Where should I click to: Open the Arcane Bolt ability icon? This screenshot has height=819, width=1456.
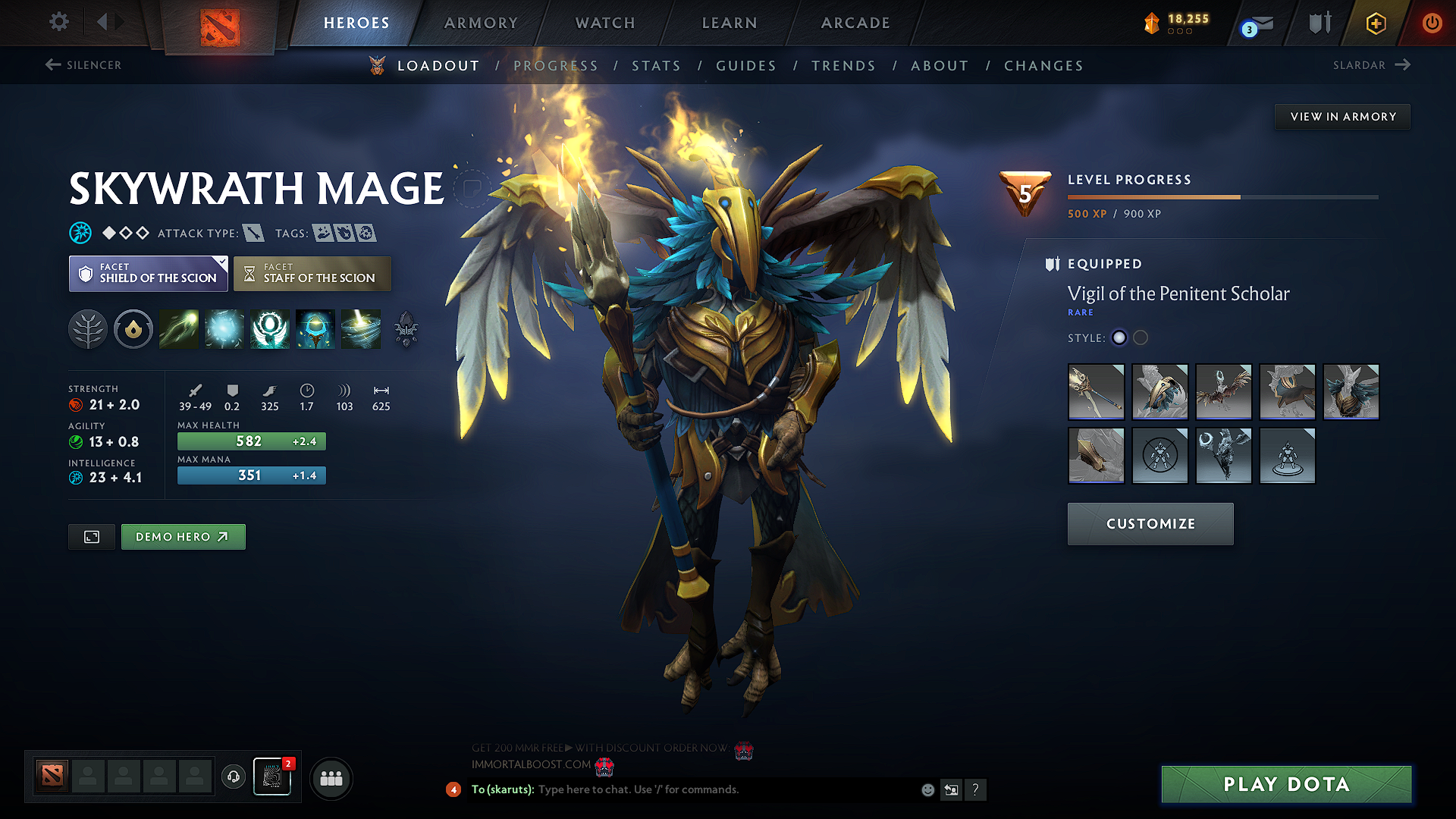click(178, 329)
